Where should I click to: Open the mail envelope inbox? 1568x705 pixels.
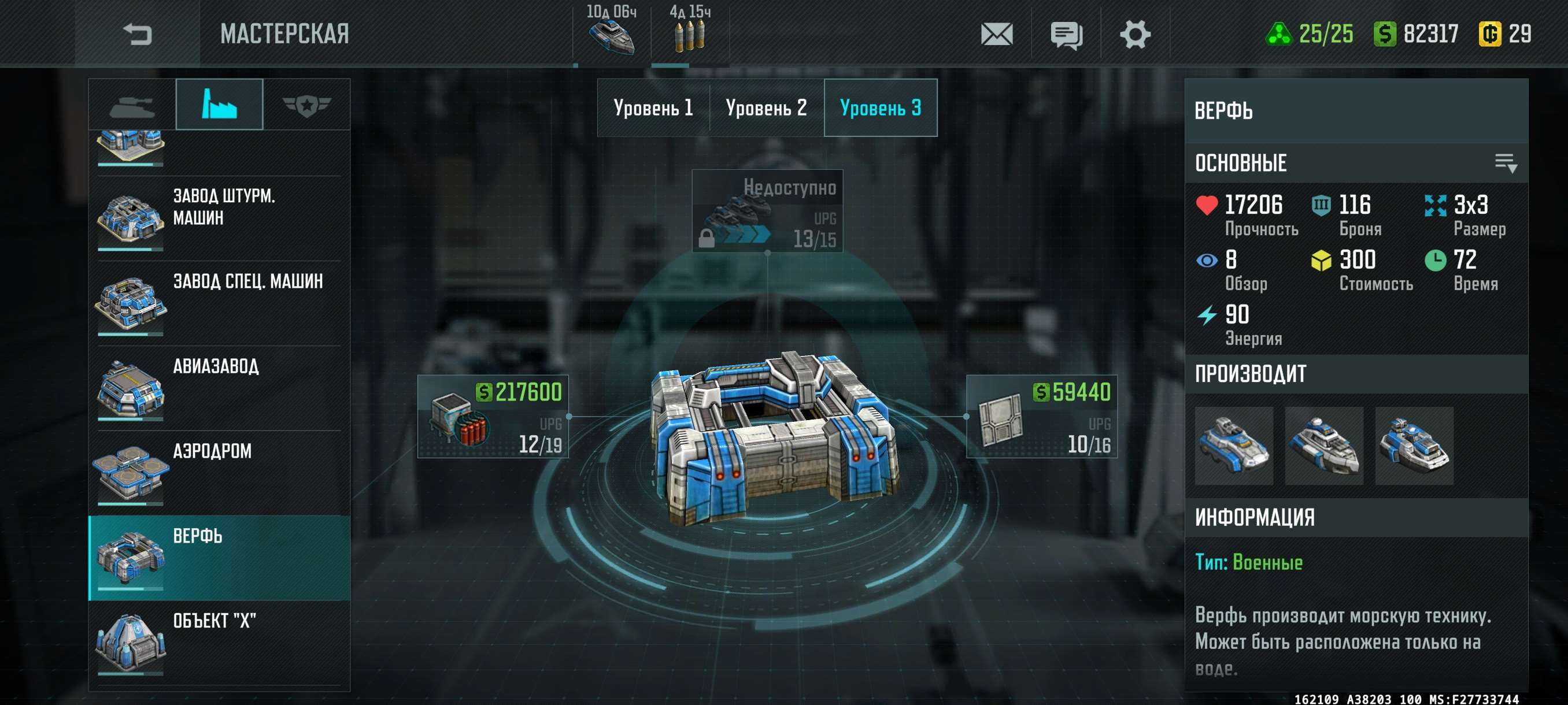coord(996,34)
